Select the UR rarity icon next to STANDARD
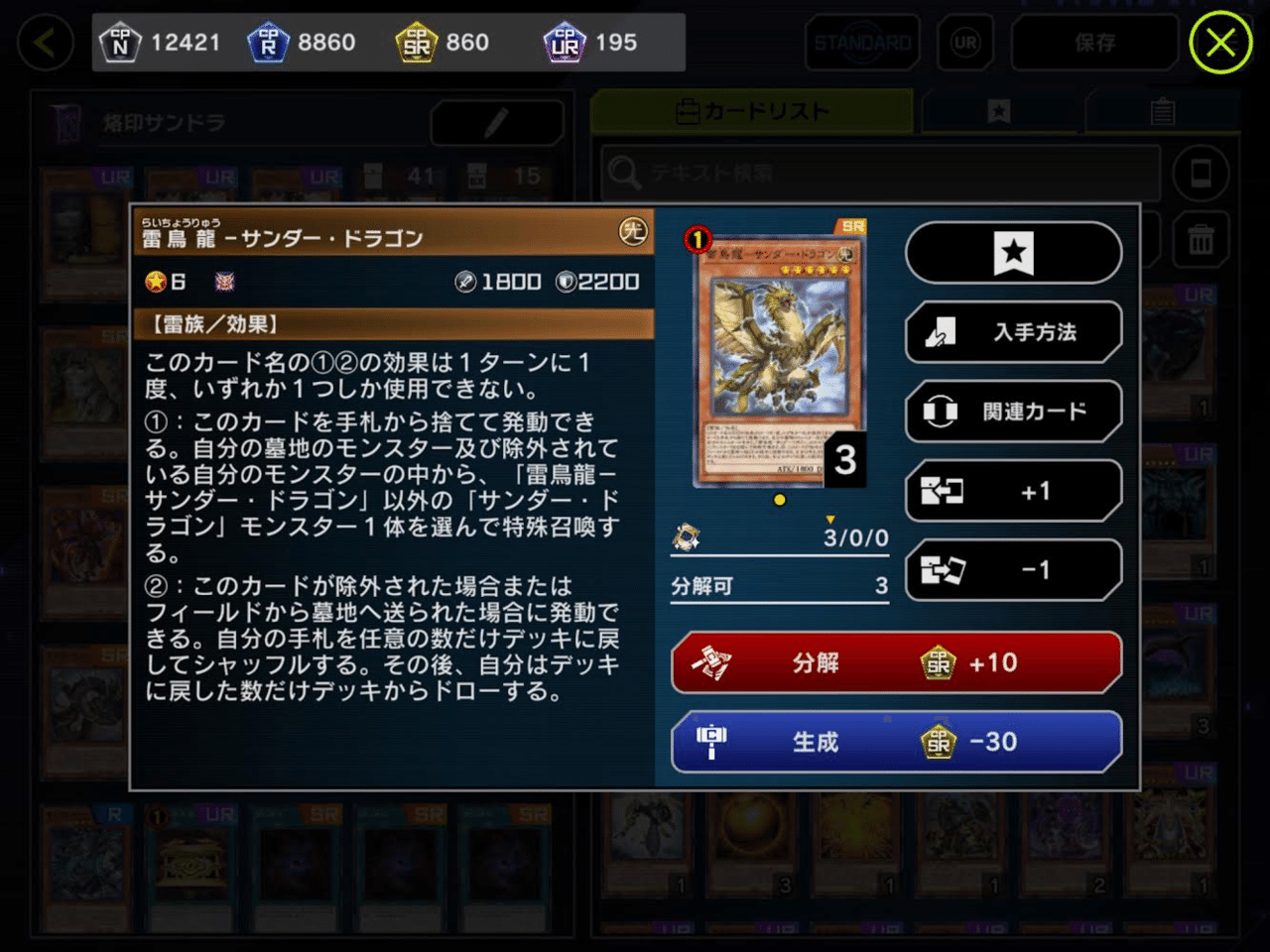 pyautogui.click(x=965, y=43)
